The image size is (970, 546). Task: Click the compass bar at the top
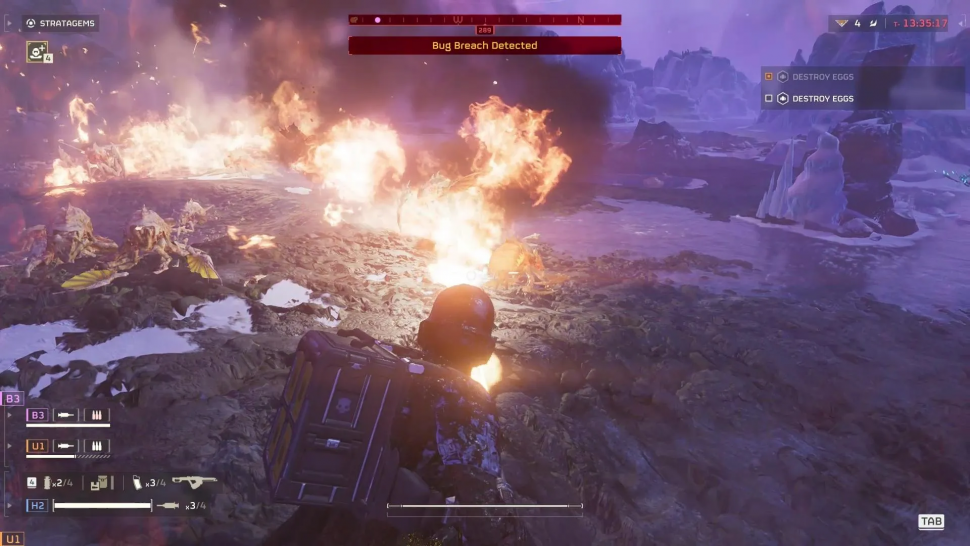point(485,19)
